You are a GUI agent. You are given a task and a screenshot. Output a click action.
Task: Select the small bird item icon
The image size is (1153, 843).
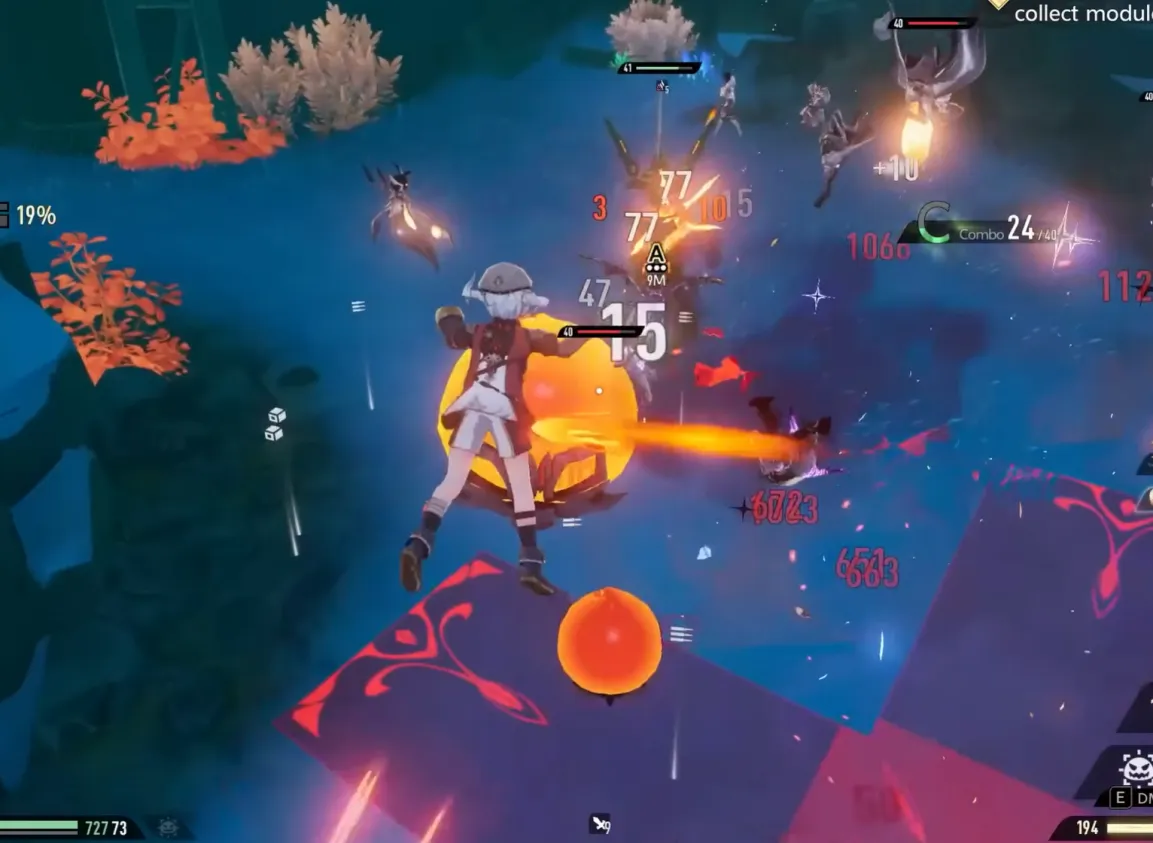600,824
